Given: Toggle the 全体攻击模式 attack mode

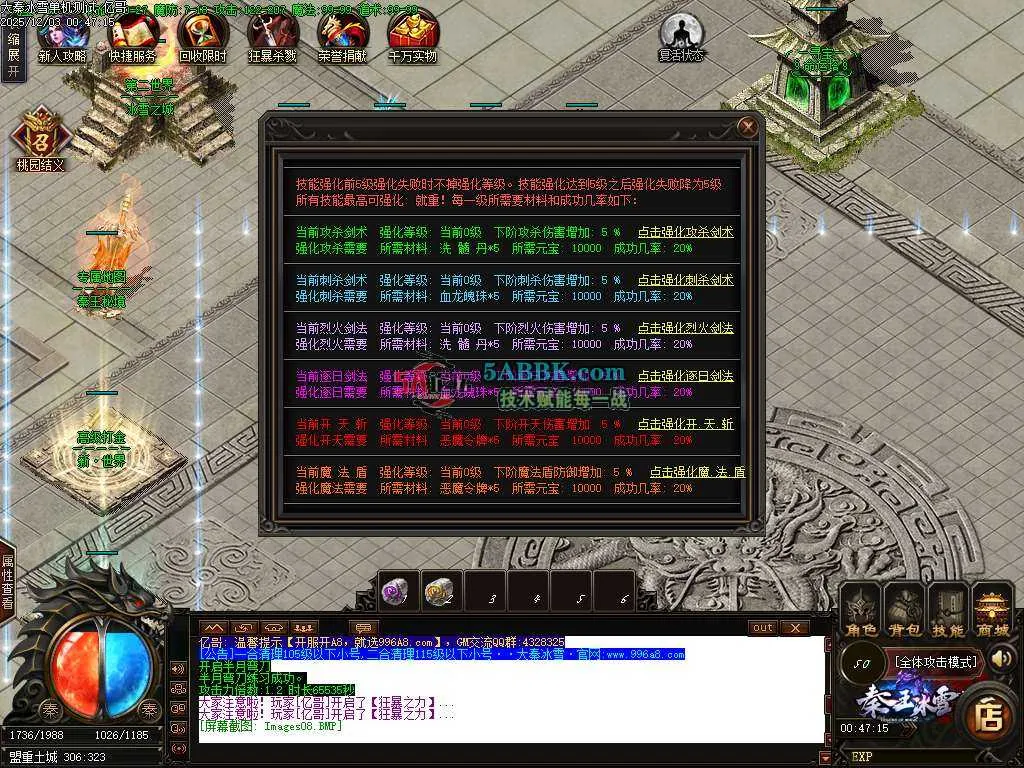Looking at the screenshot, I should [x=936, y=661].
